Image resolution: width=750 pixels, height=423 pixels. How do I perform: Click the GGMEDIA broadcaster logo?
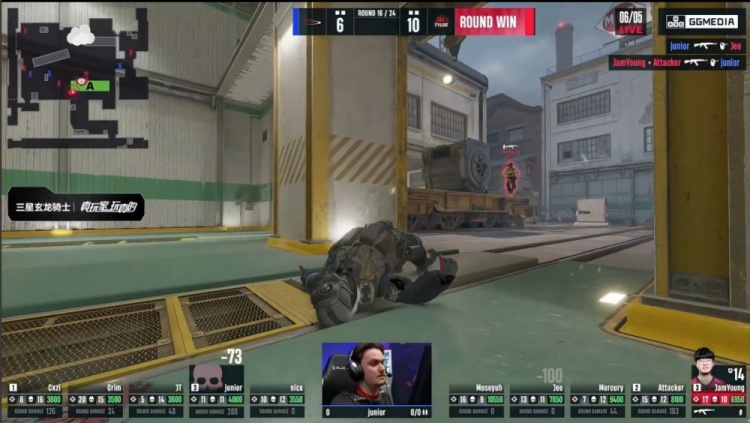(x=701, y=22)
